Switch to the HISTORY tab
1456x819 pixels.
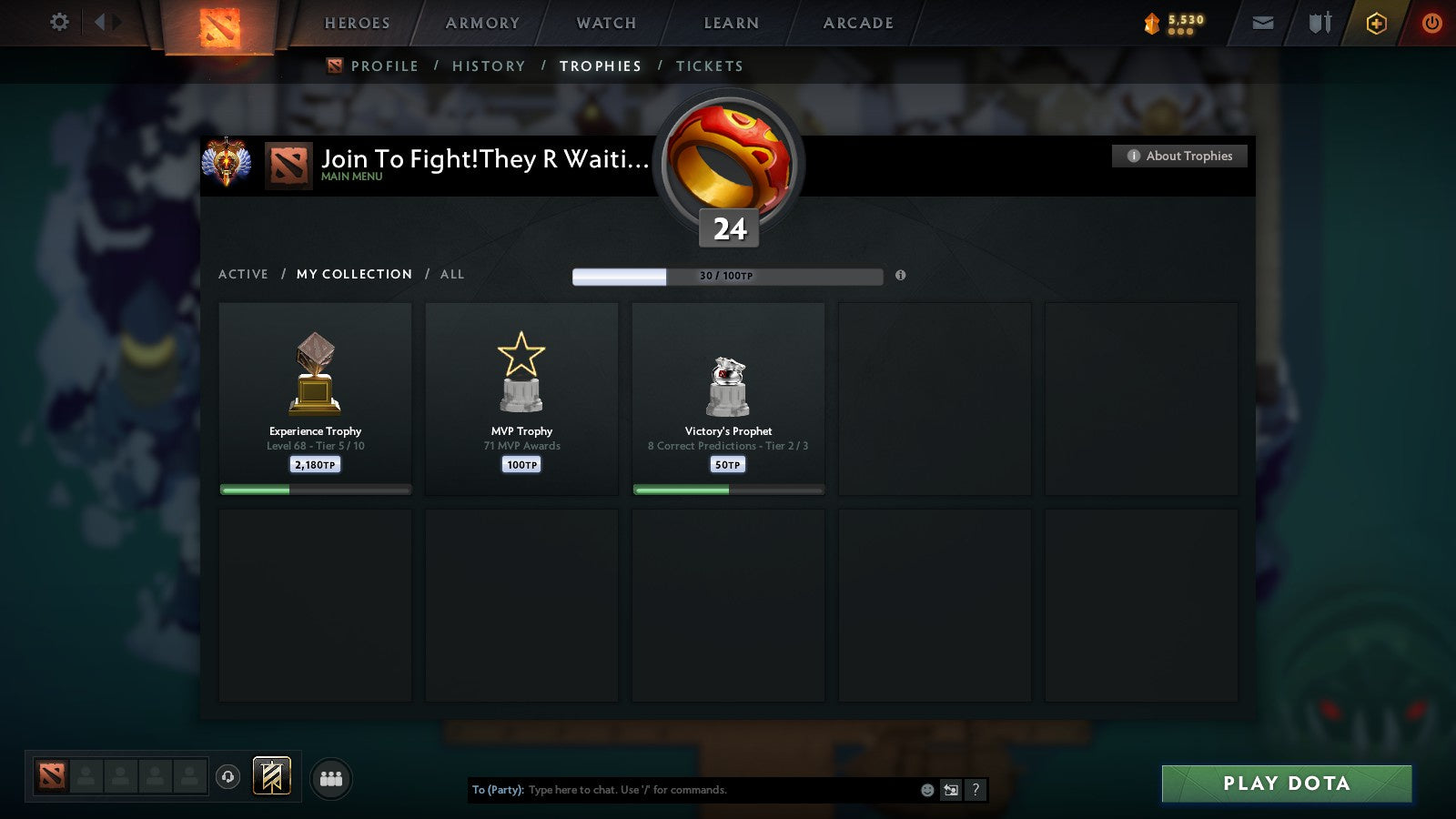tap(490, 66)
